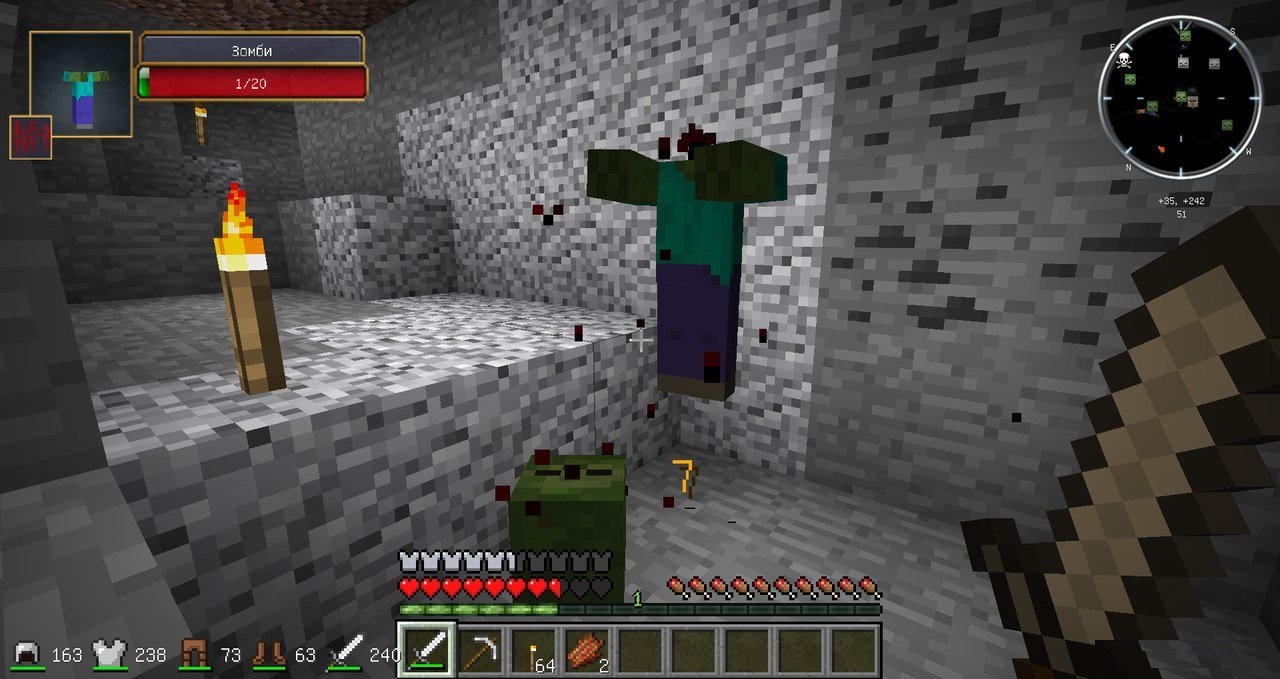The image size is (1280, 679).
Task: Select the iron sword hotbar slot
Action: (427, 650)
